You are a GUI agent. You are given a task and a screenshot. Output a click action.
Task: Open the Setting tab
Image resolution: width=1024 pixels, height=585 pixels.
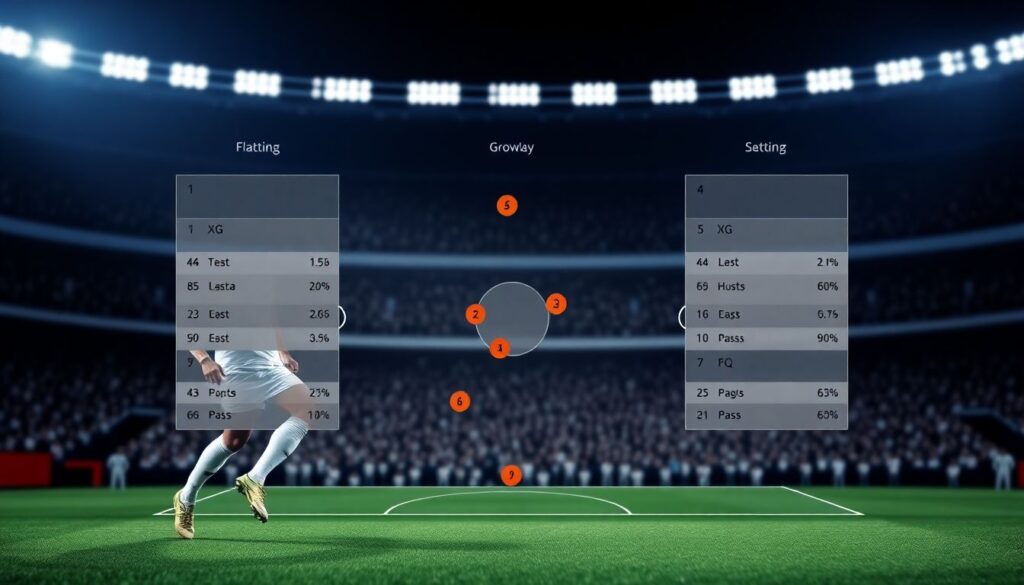point(765,147)
